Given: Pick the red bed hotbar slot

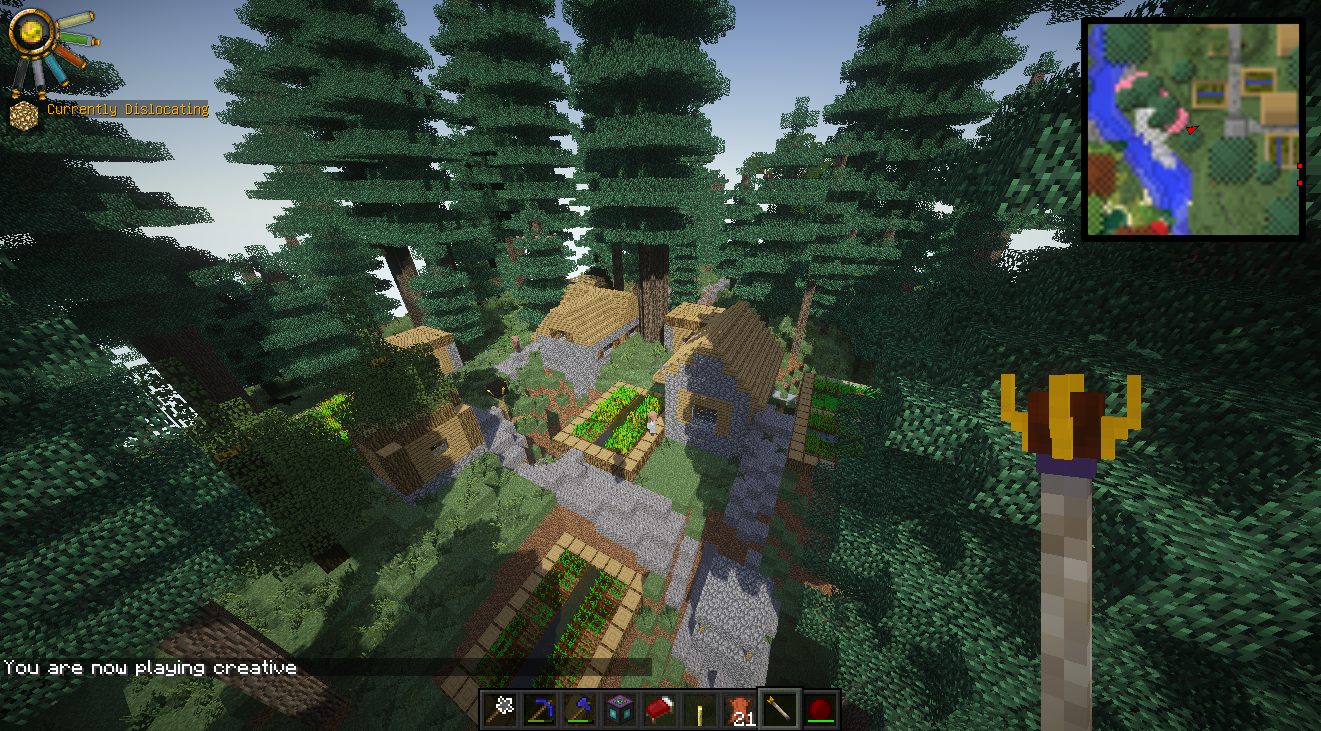Looking at the screenshot, I should coord(660,709).
